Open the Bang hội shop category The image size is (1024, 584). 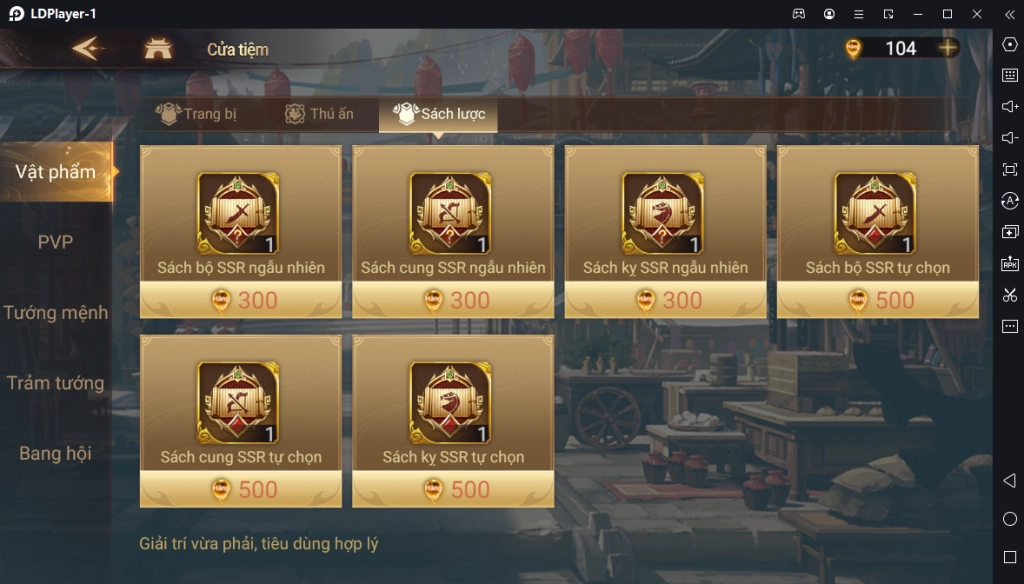coord(56,453)
